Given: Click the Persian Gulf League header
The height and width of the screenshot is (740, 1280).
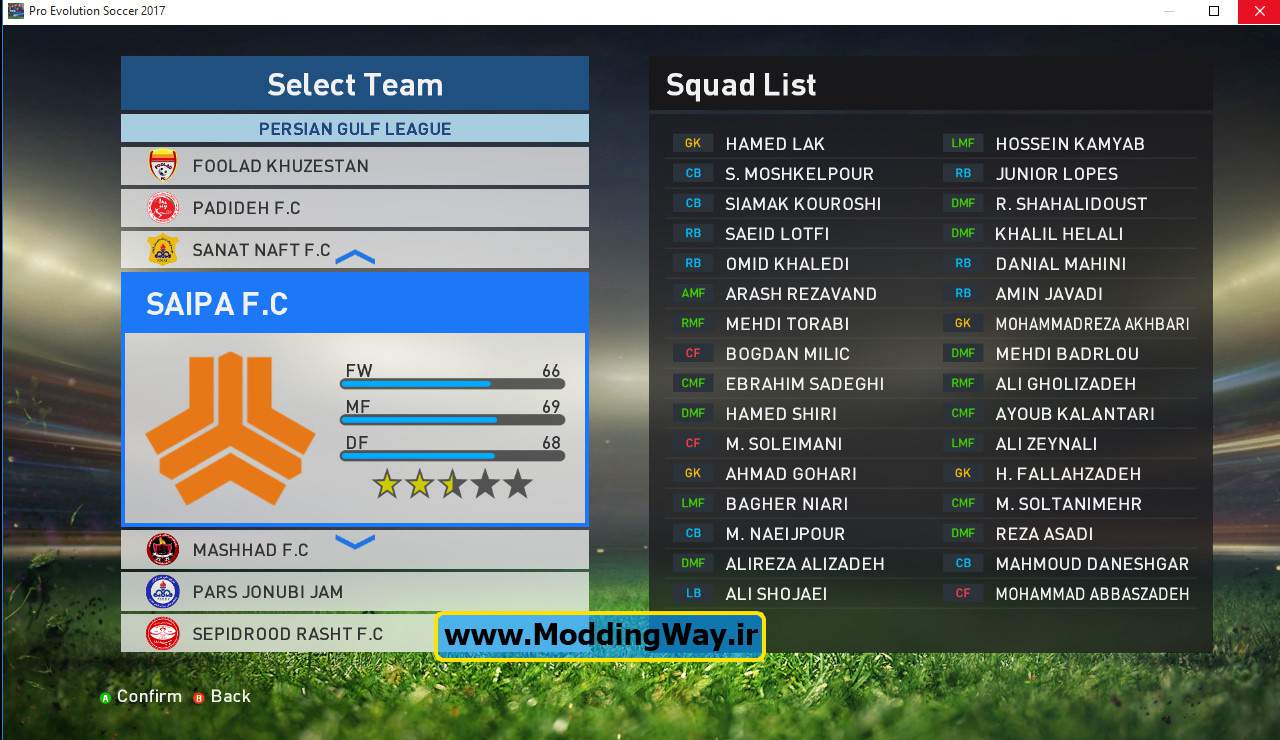Looking at the screenshot, I should click(x=354, y=129).
